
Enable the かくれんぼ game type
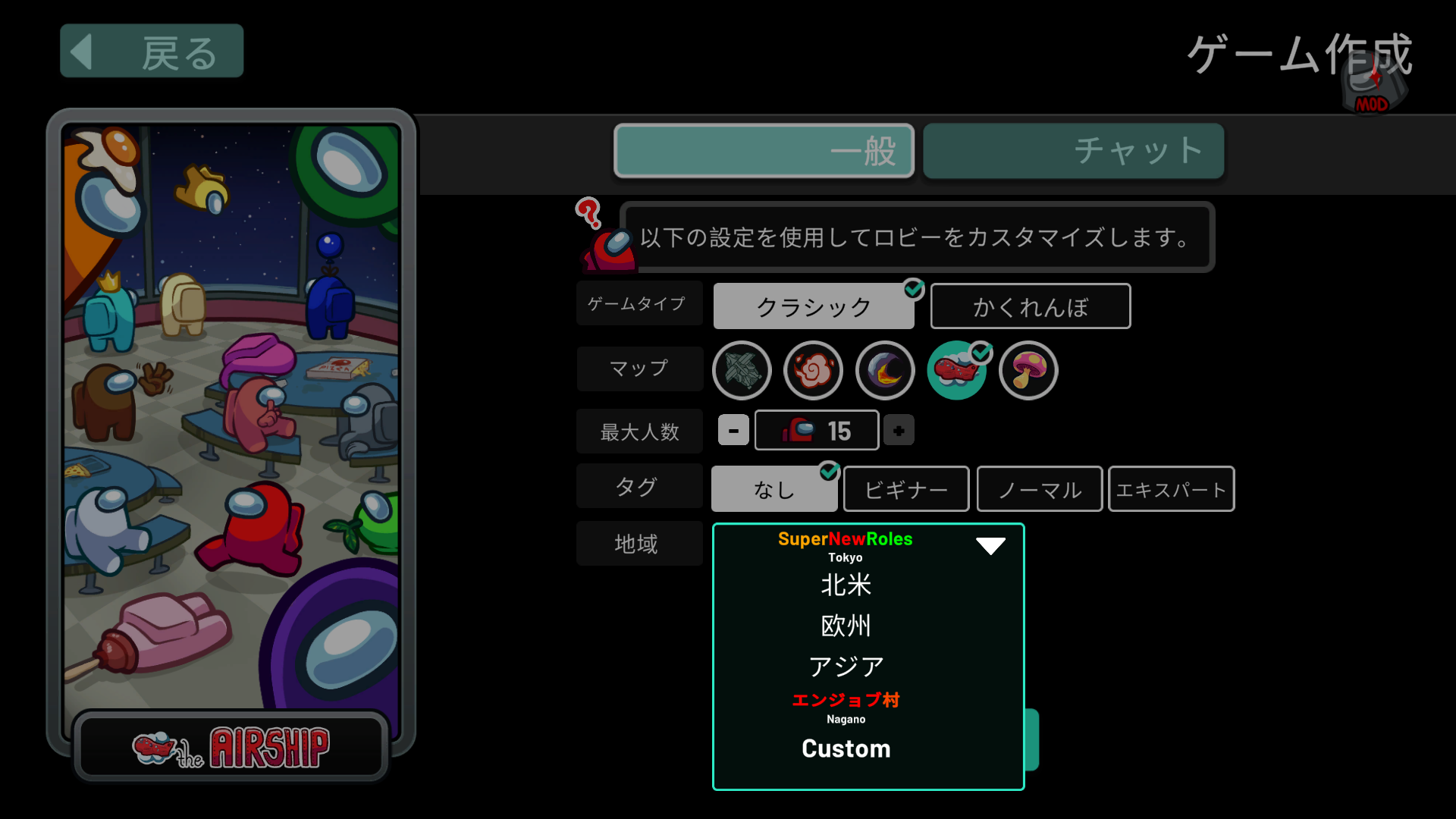point(1030,306)
